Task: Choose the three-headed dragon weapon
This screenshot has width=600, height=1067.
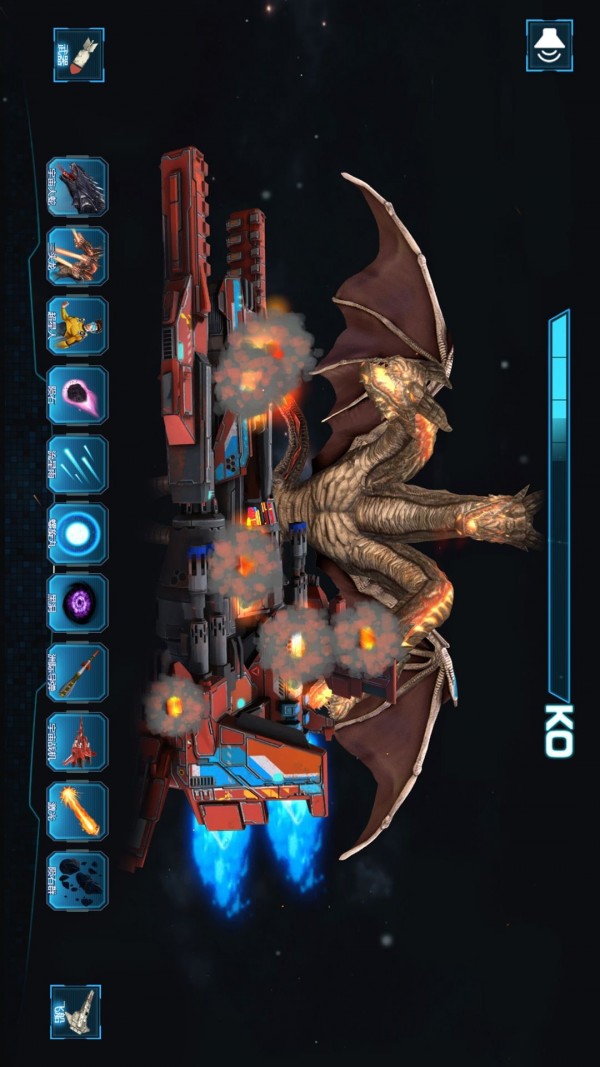Action: coord(77,256)
